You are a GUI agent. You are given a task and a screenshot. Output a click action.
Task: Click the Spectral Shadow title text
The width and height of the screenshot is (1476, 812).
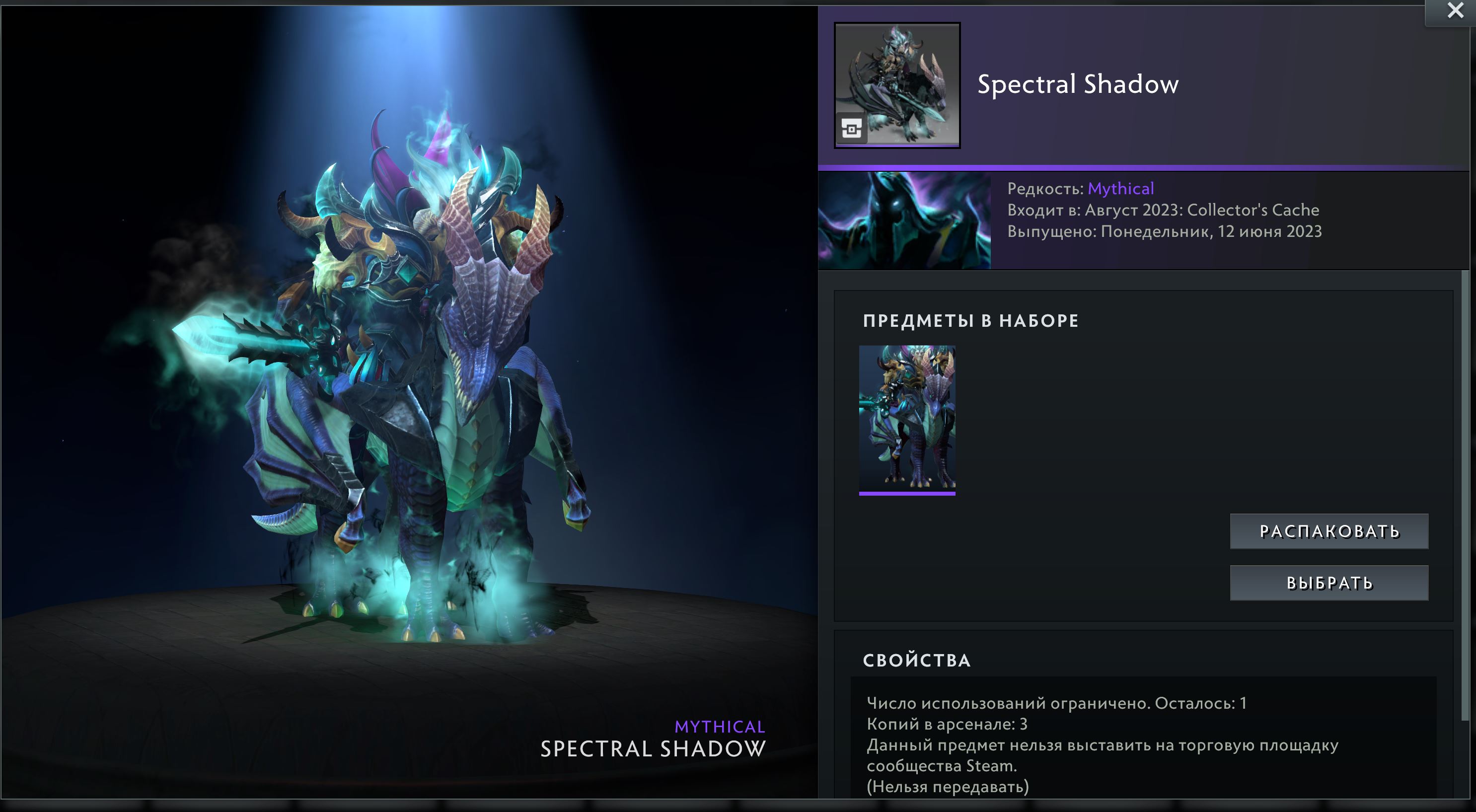[x=1076, y=84]
